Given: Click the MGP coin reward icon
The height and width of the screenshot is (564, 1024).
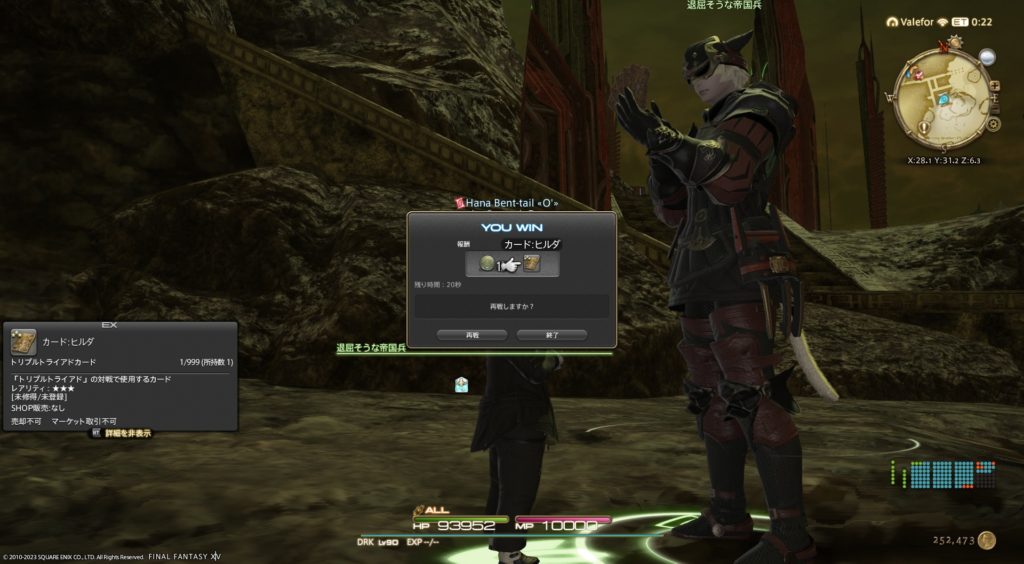Looking at the screenshot, I should pos(487,264).
